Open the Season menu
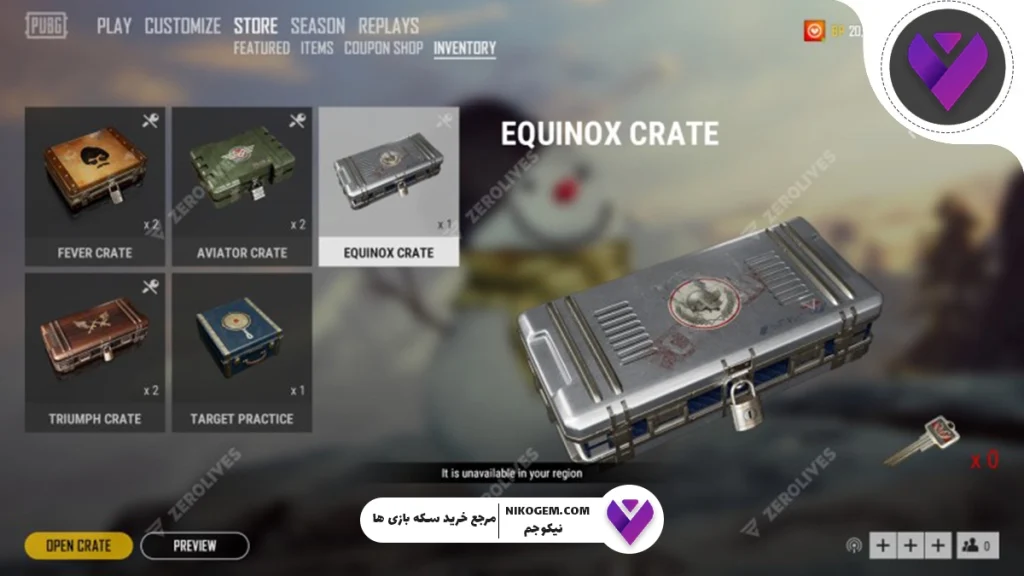This screenshot has width=1024, height=576. (318, 26)
